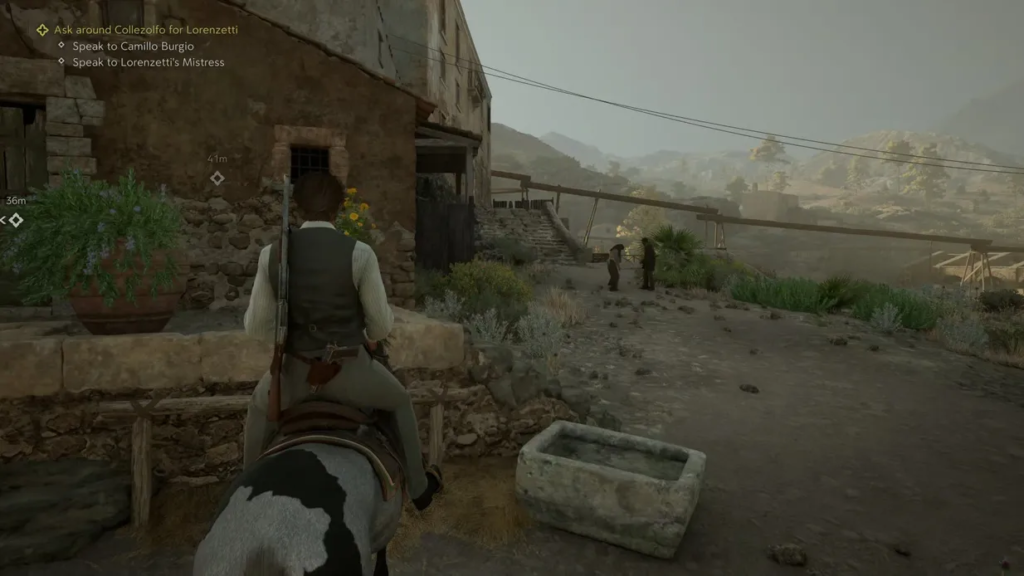The width and height of the screenshot is (1024, 576).
Task: Click the 41m objective waypoint marker
Action: tap(217, 178)
